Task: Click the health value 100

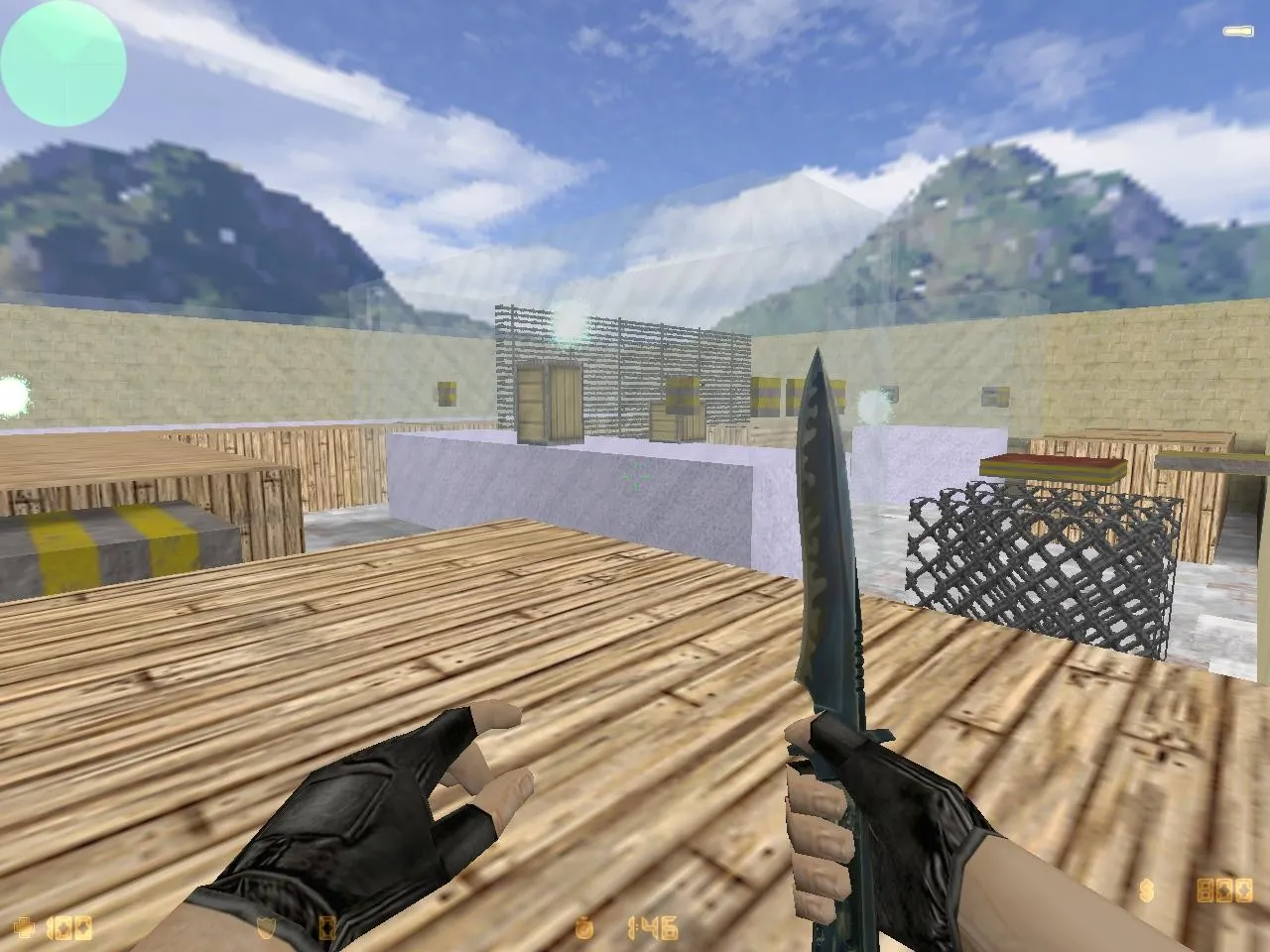Action: (x=69, y=927)
